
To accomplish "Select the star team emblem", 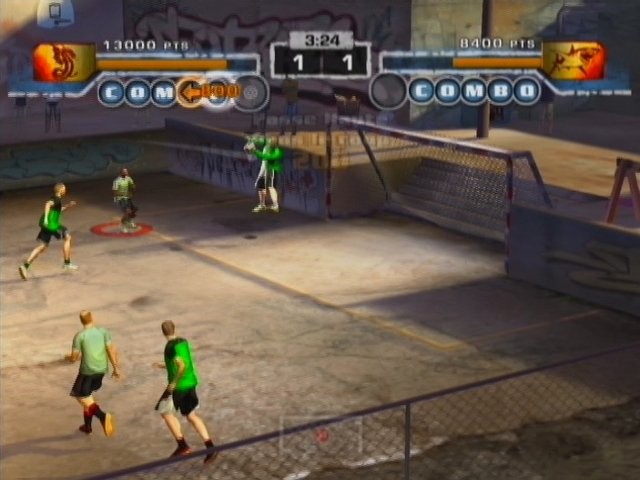I will click(573, 61).
